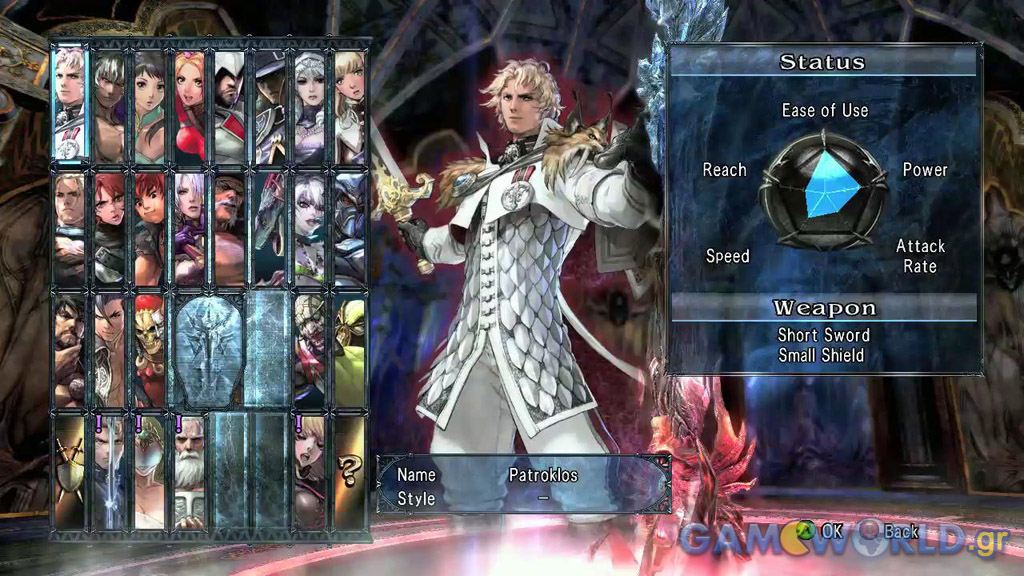Select the green-masked Astaroth portrait
The height and width of the screenshot is (576, 1024).
(x=349, y=350)
